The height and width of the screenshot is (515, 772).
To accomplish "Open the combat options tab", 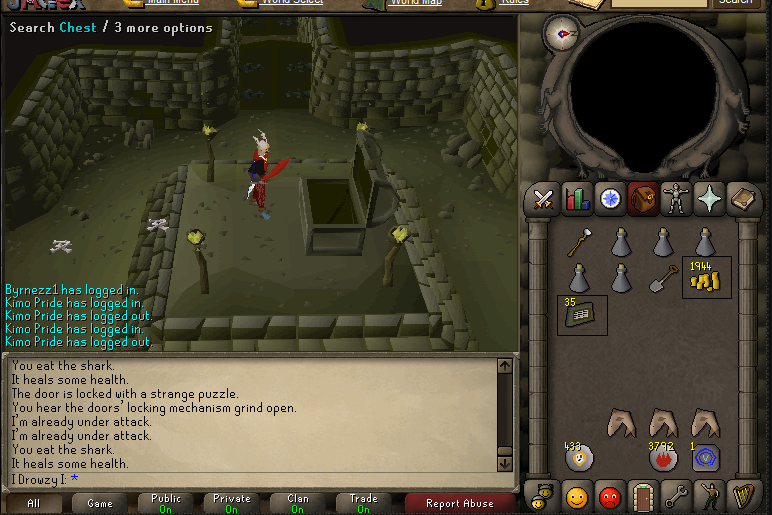I will [544, 199].
